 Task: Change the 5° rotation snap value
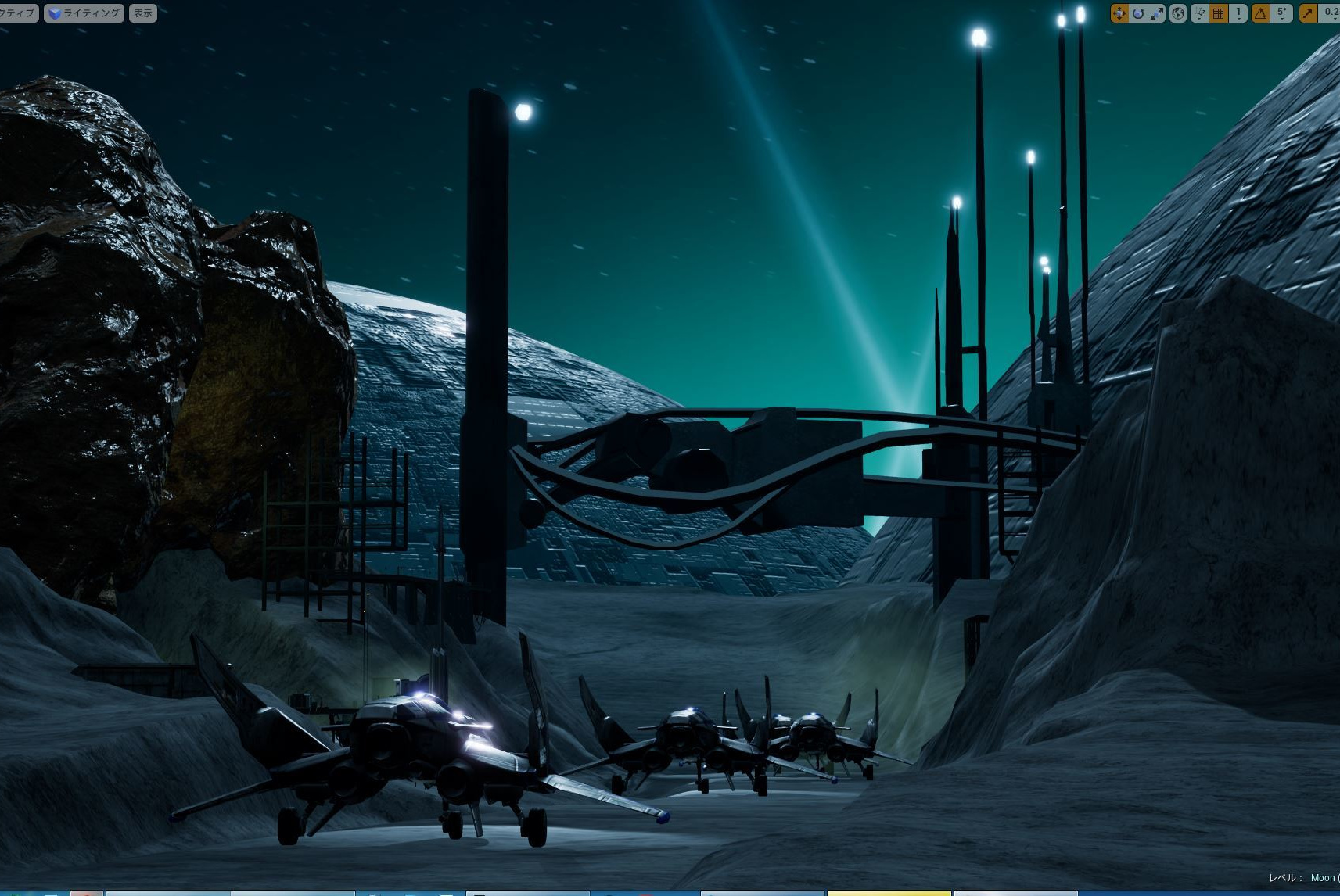[1281, 13]
